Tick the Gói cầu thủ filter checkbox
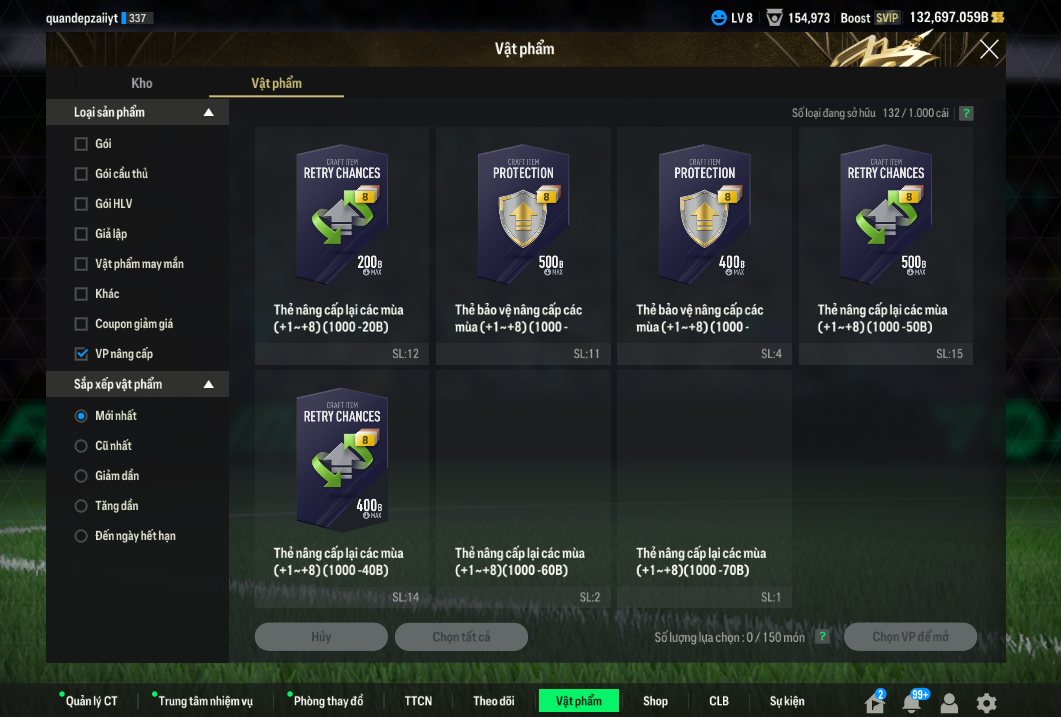1061x717 pixels. point(82,174)
